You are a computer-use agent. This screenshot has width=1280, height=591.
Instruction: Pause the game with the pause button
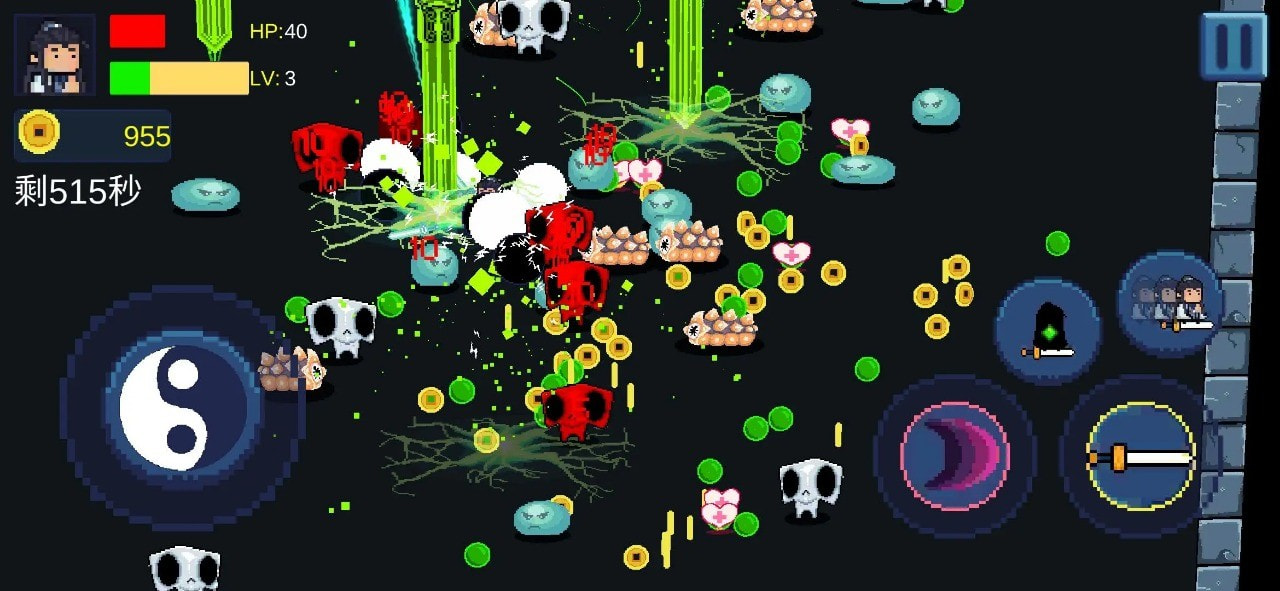click(x=1232, y=45)
